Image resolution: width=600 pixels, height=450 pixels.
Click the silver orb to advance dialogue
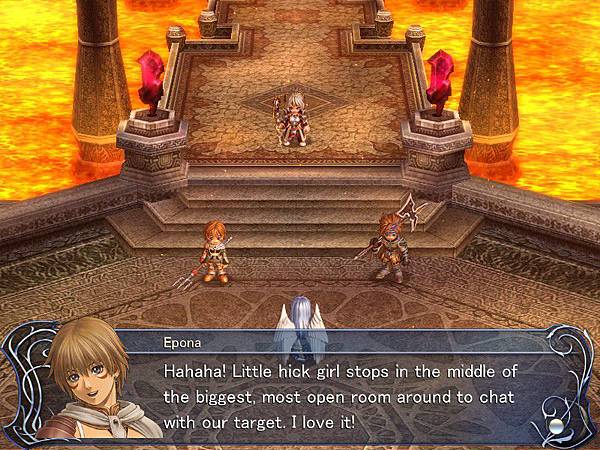556,425
